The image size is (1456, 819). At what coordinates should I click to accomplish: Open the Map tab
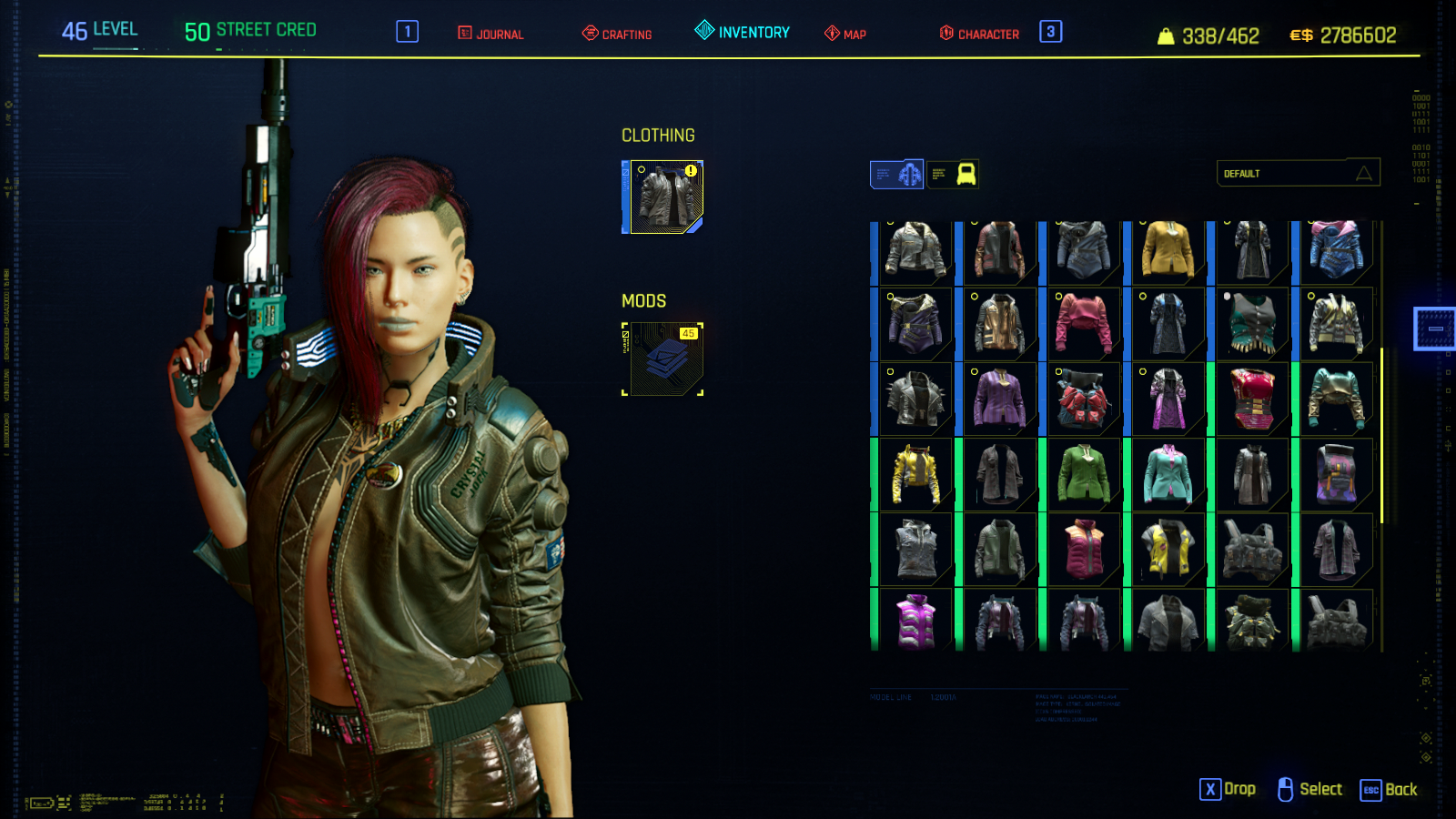[845, 34]
